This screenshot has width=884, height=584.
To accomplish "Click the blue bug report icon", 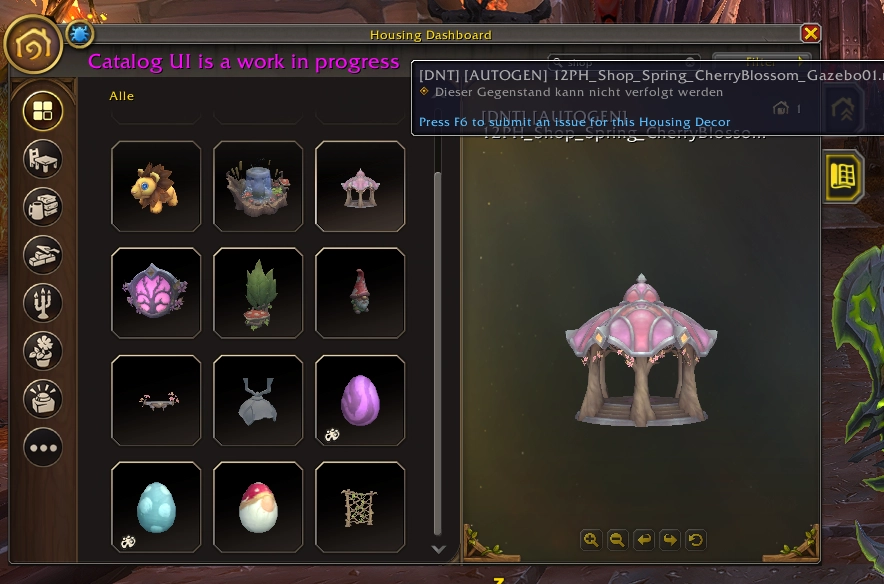I will (79, 35).
